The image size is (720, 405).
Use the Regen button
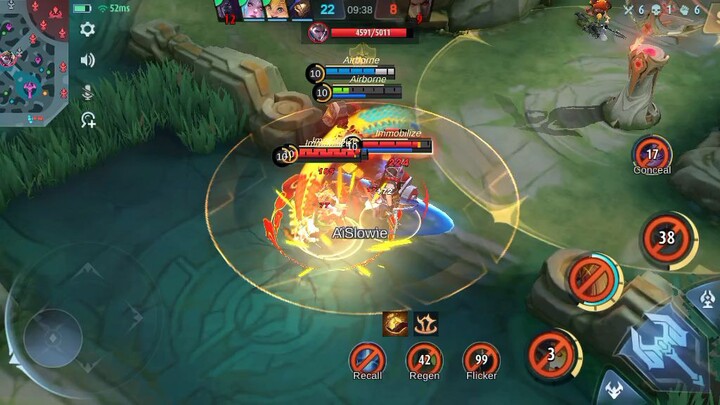424,358
